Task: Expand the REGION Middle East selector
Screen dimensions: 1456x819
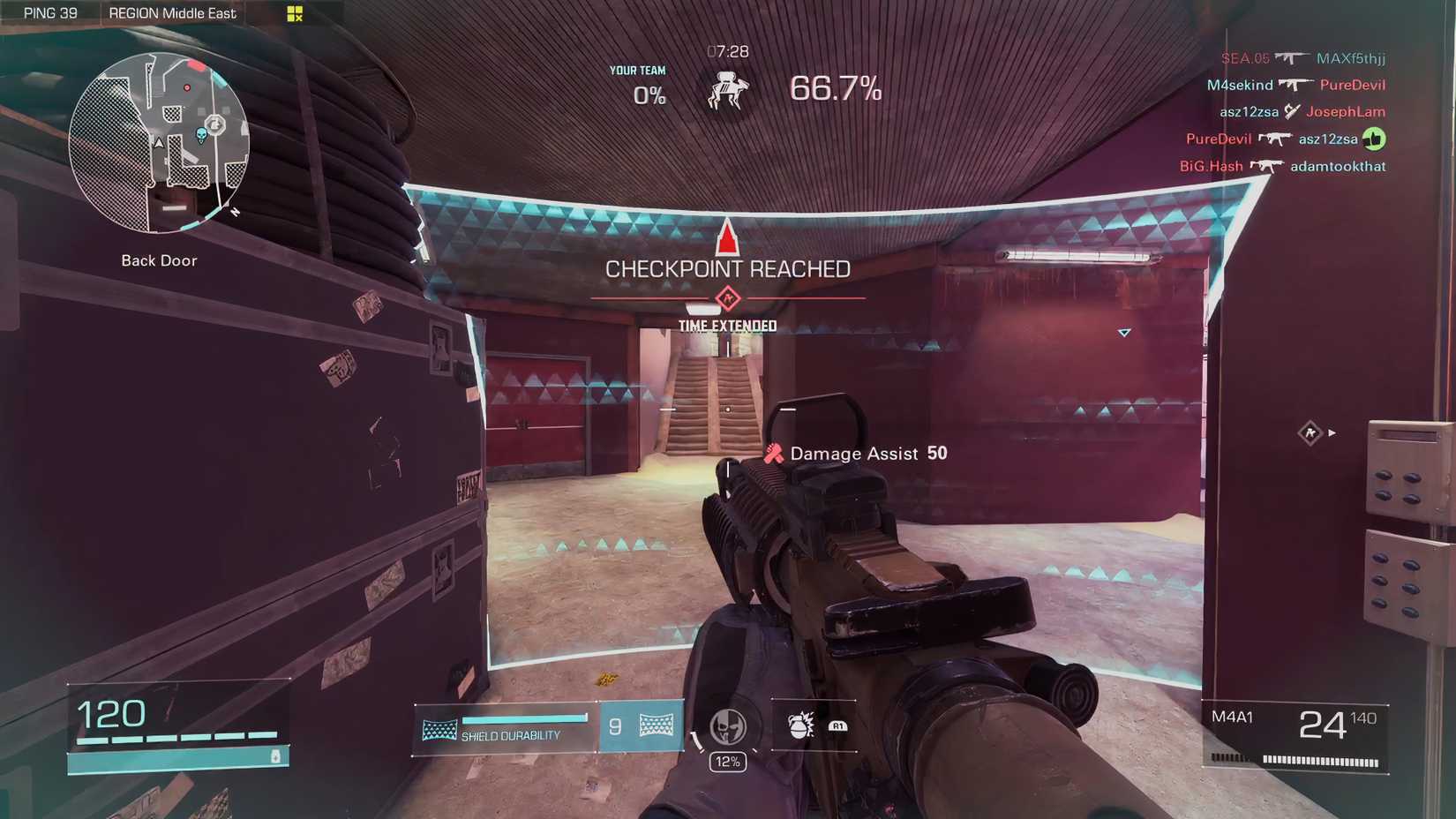Action: click(x=172, y=12)
